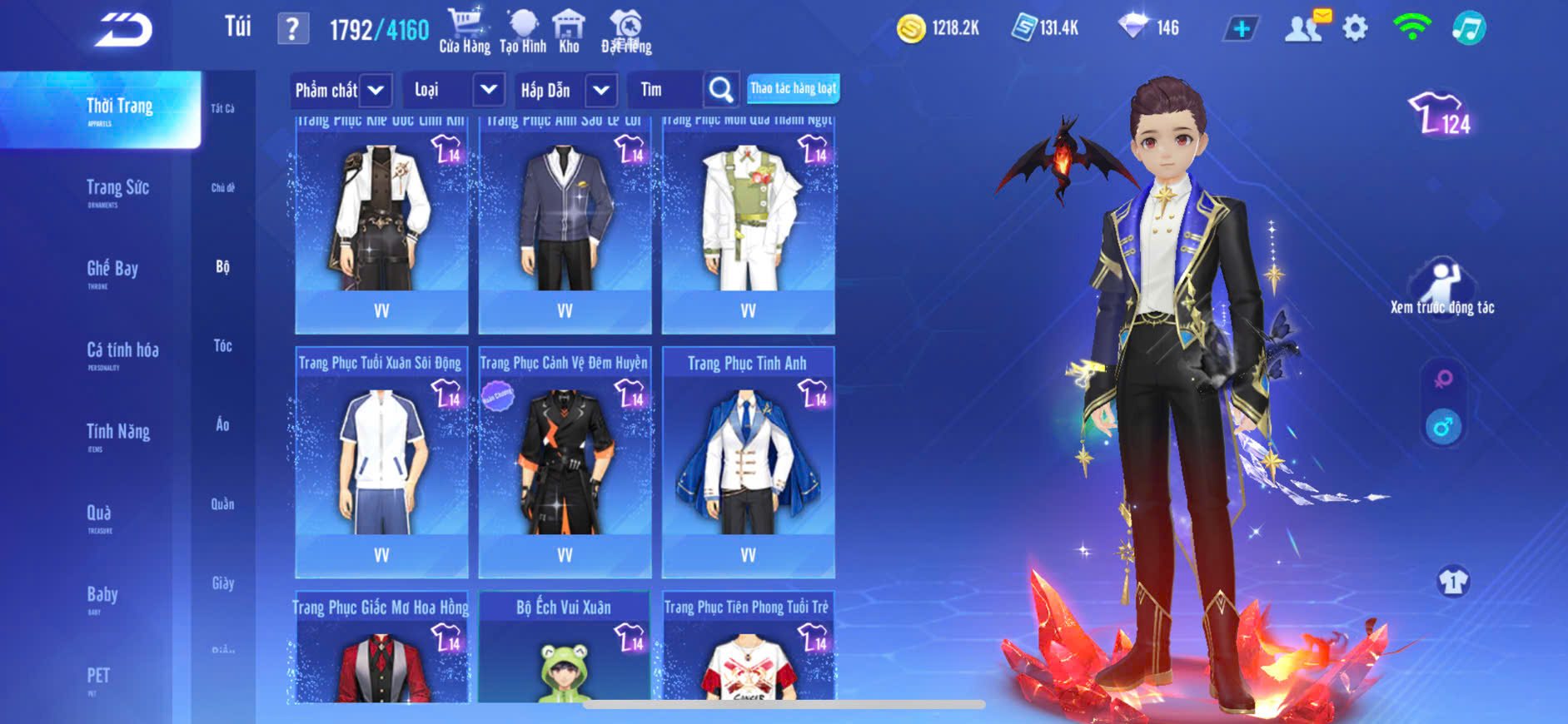The height and width of the screenshot is (724, 1568).
Task: Open Tạo Hình styling menu
Action: click(x=523, y=31)
